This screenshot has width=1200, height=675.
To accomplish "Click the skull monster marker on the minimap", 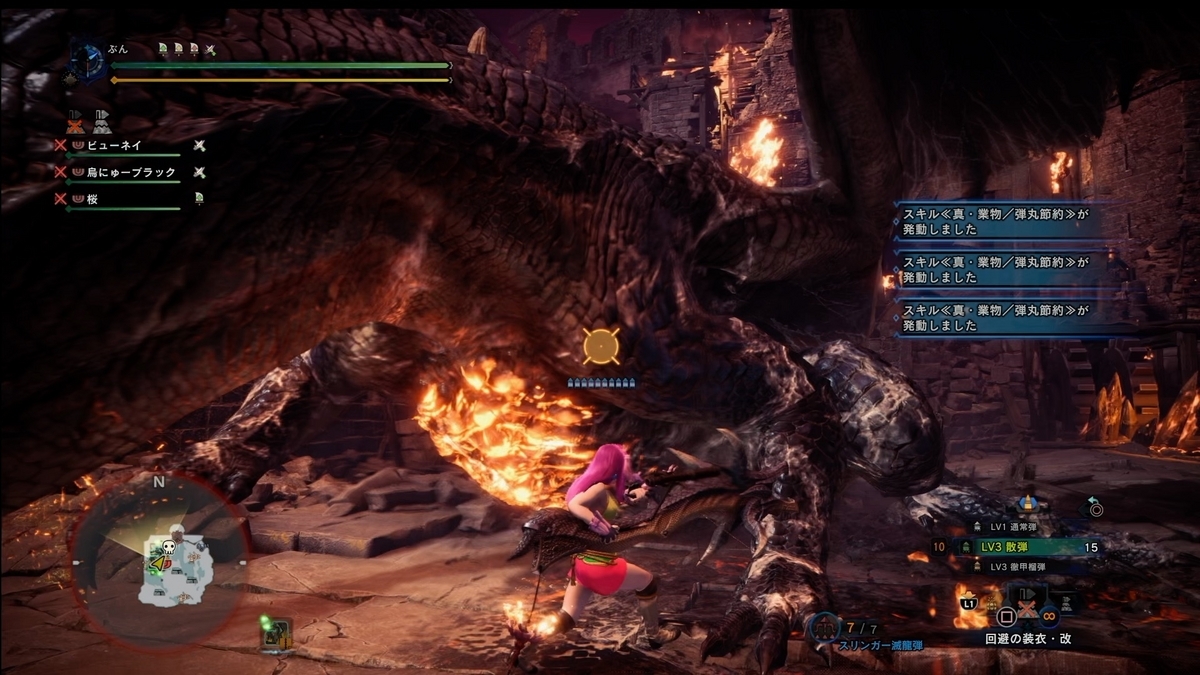I will click(169, 547).
